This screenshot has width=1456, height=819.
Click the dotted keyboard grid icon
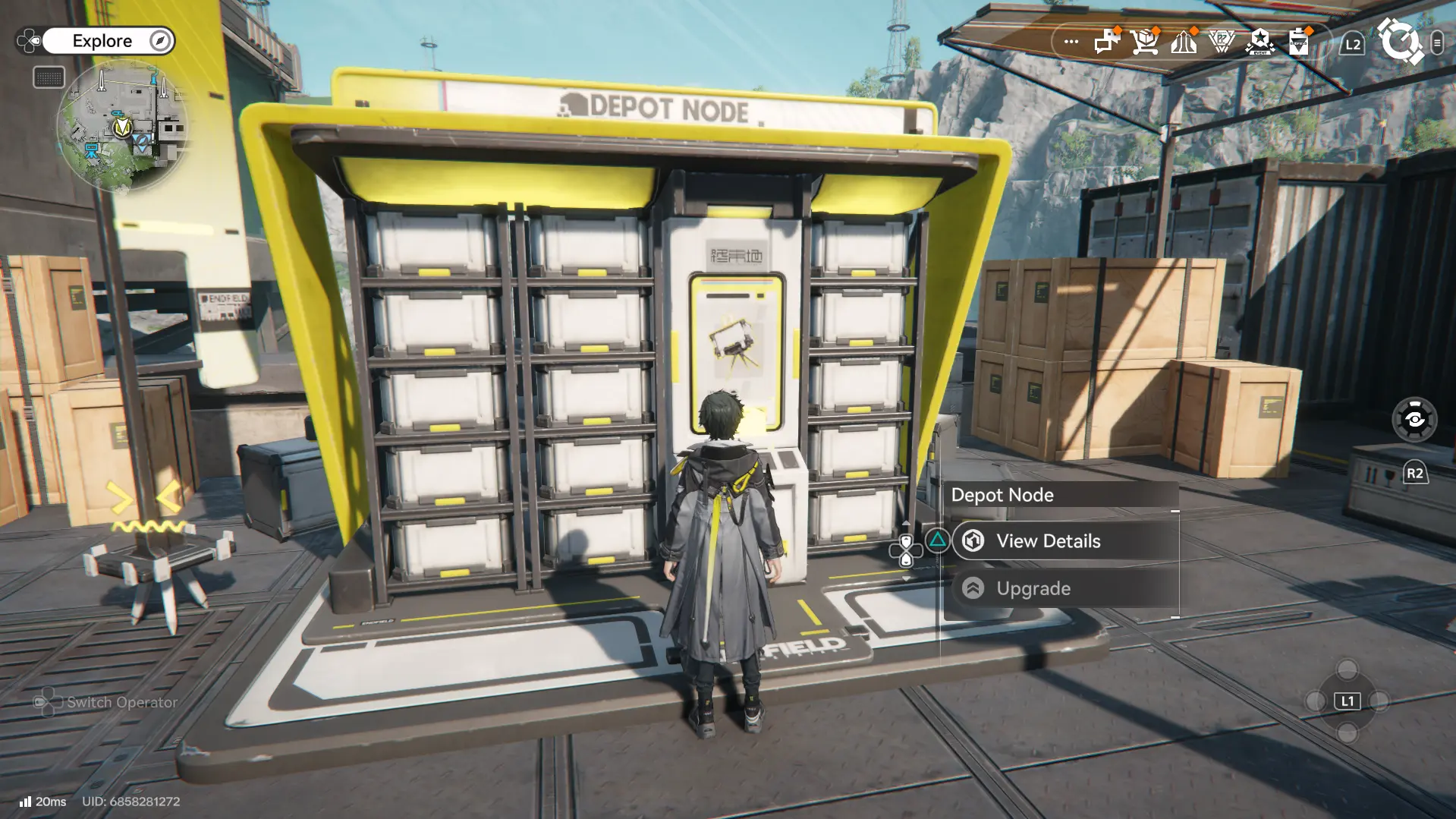click(49, 77)
